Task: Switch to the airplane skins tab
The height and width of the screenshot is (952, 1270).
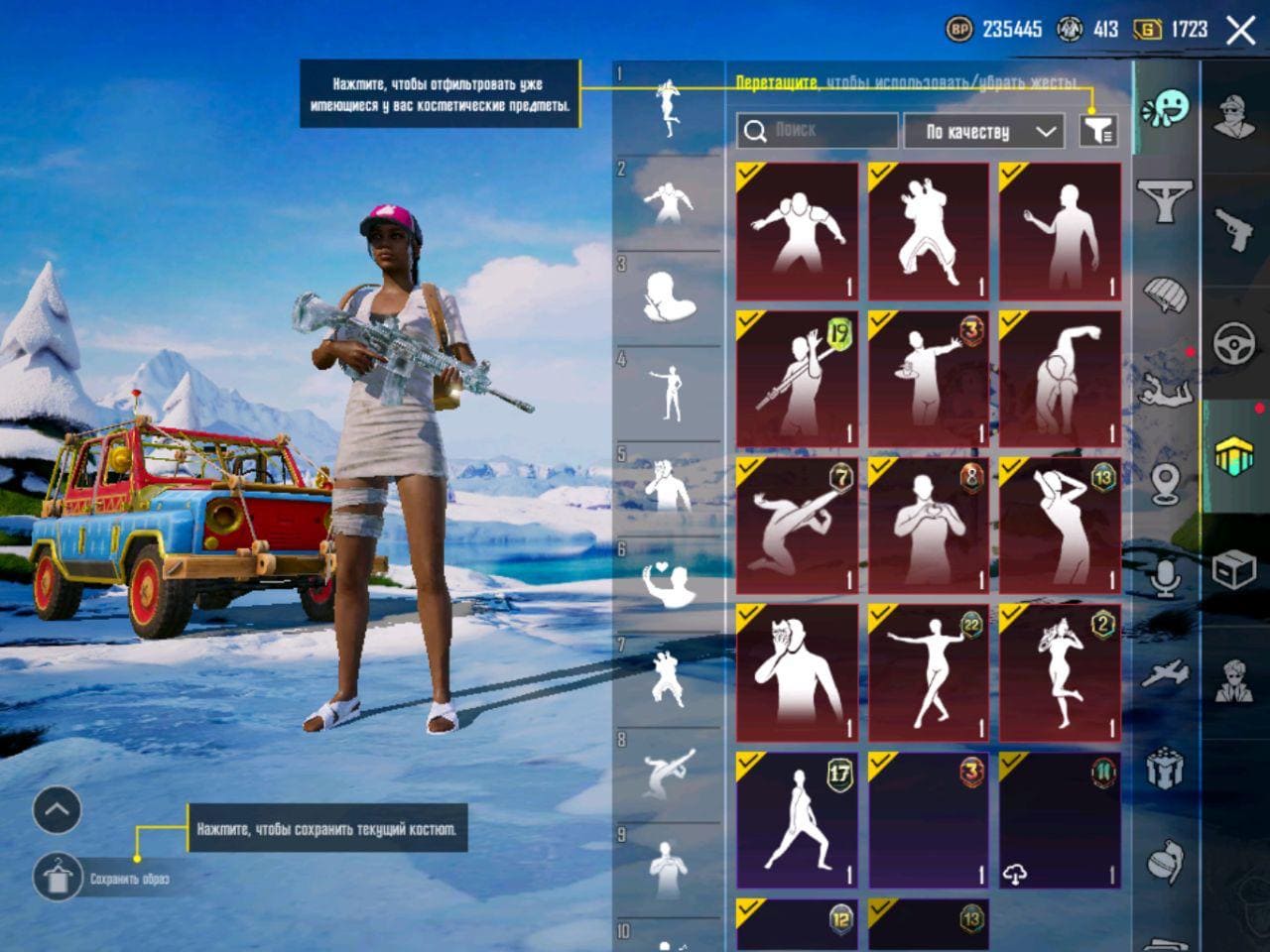Action: [1166, 674]
